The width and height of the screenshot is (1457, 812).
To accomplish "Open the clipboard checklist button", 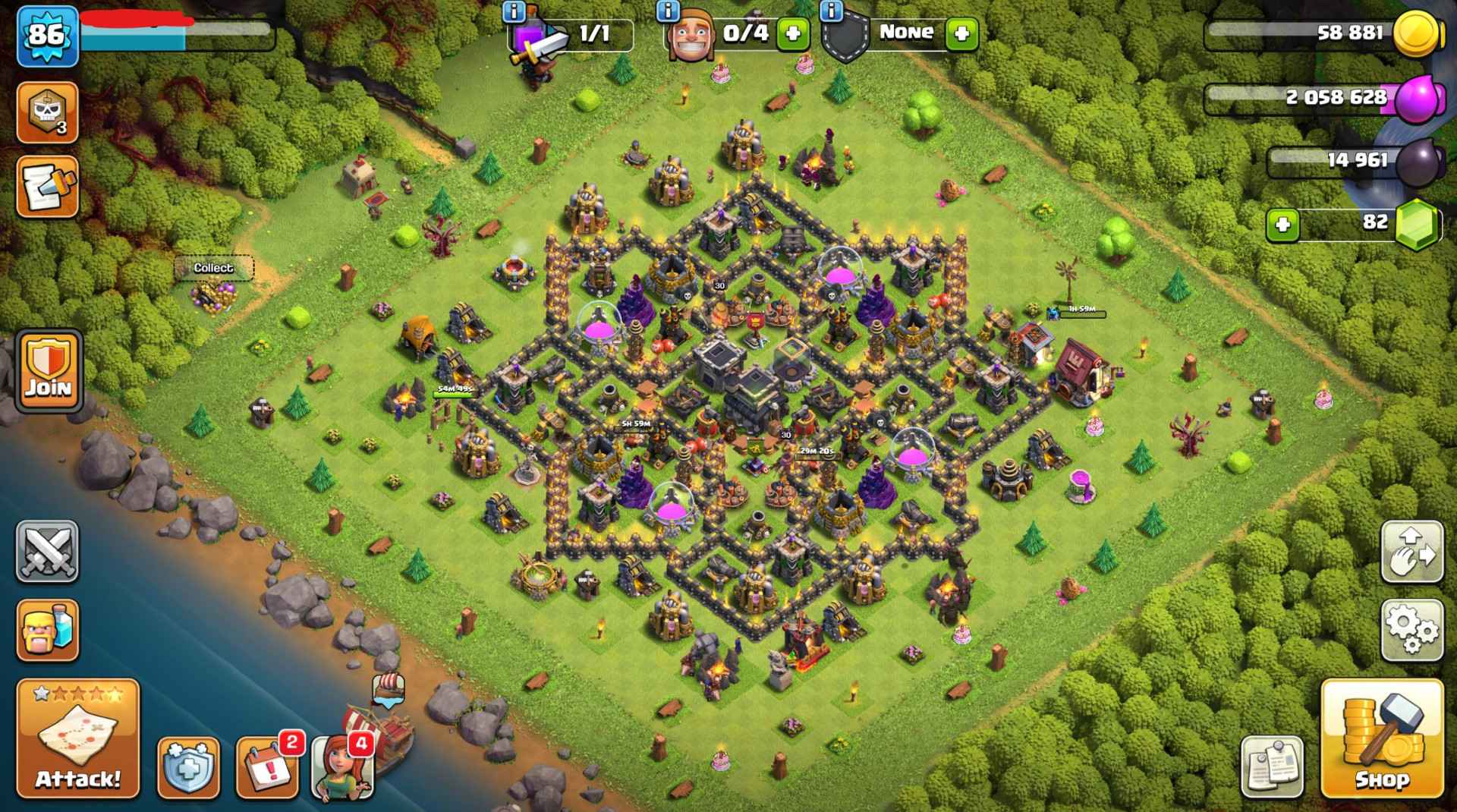I will tap(1272, 766).
